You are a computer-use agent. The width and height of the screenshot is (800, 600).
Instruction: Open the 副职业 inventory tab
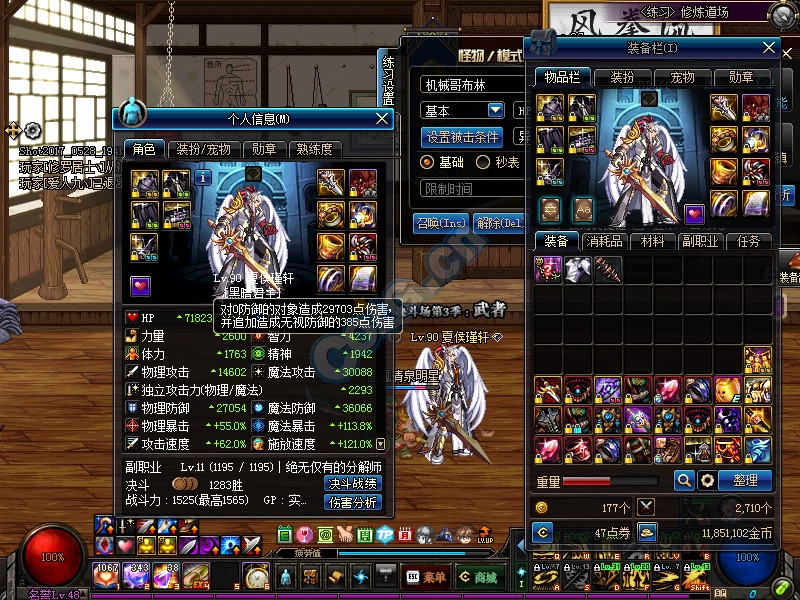click(x=700, y=241)
